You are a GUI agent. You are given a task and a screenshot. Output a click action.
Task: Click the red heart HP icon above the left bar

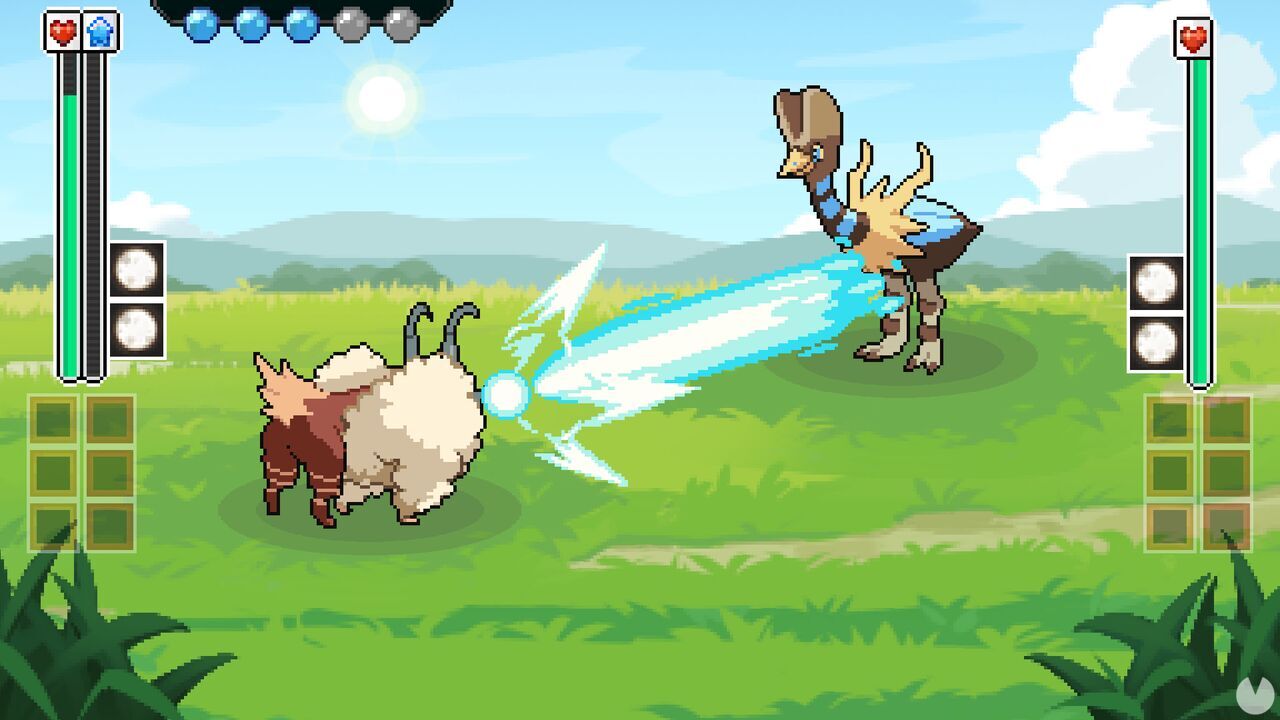coord(61,31)
